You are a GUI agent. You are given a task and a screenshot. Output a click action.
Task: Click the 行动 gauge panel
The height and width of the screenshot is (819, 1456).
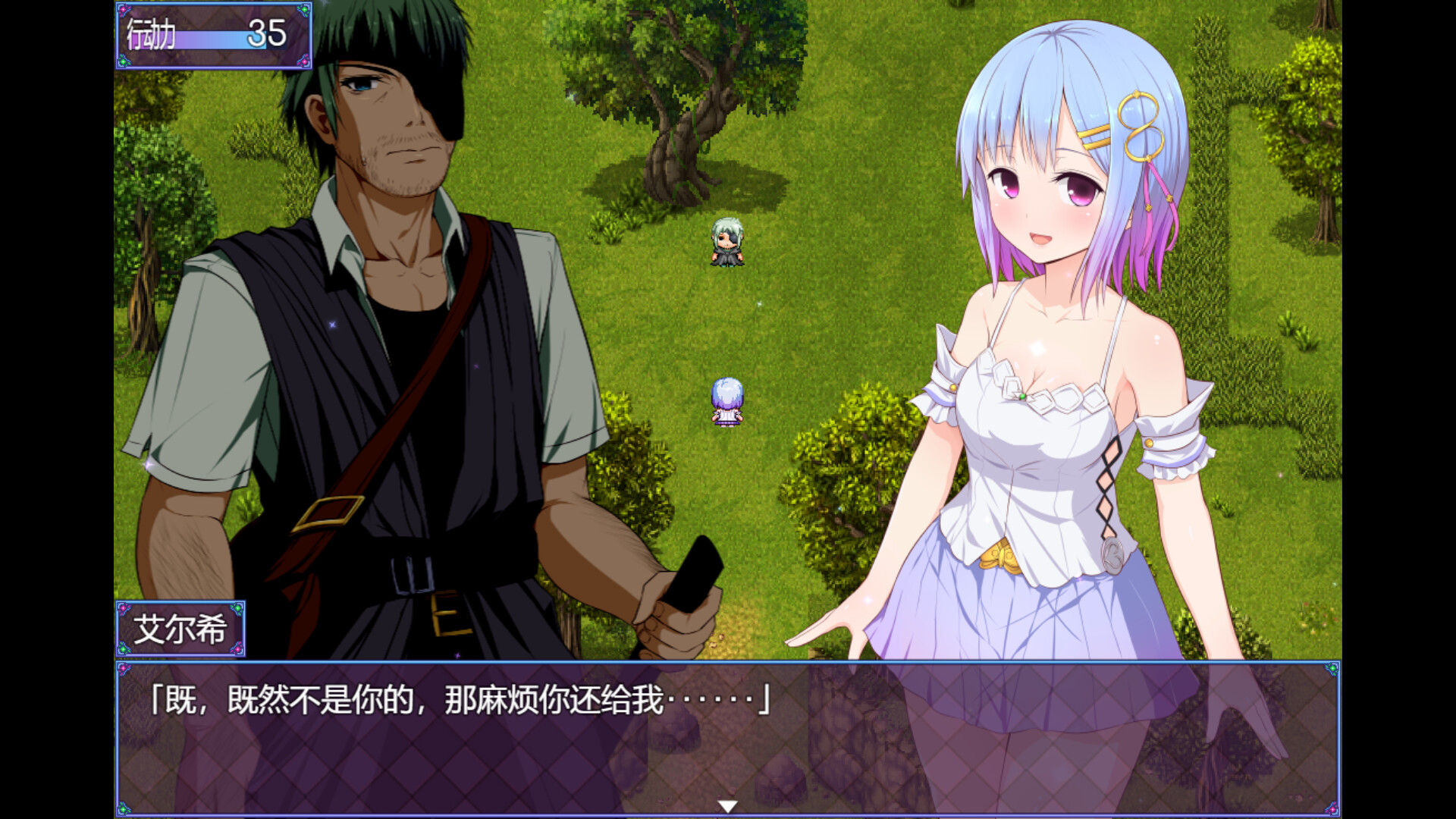pos(212,36)
